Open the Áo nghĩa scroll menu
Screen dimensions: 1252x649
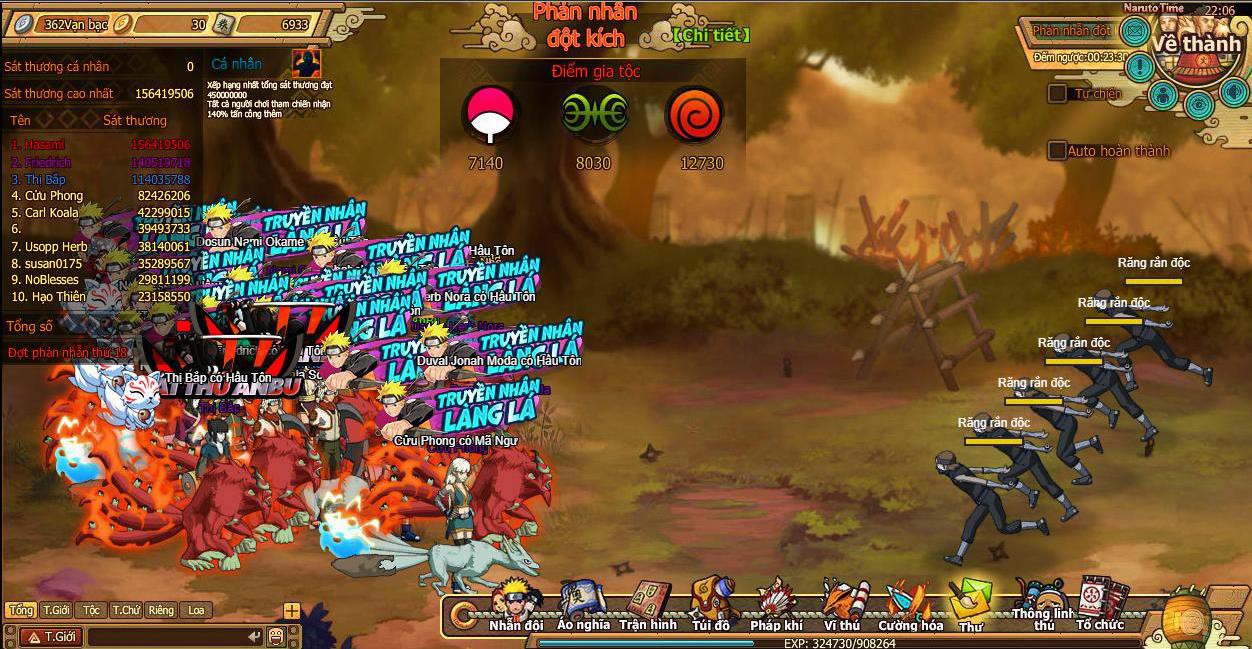582,604
